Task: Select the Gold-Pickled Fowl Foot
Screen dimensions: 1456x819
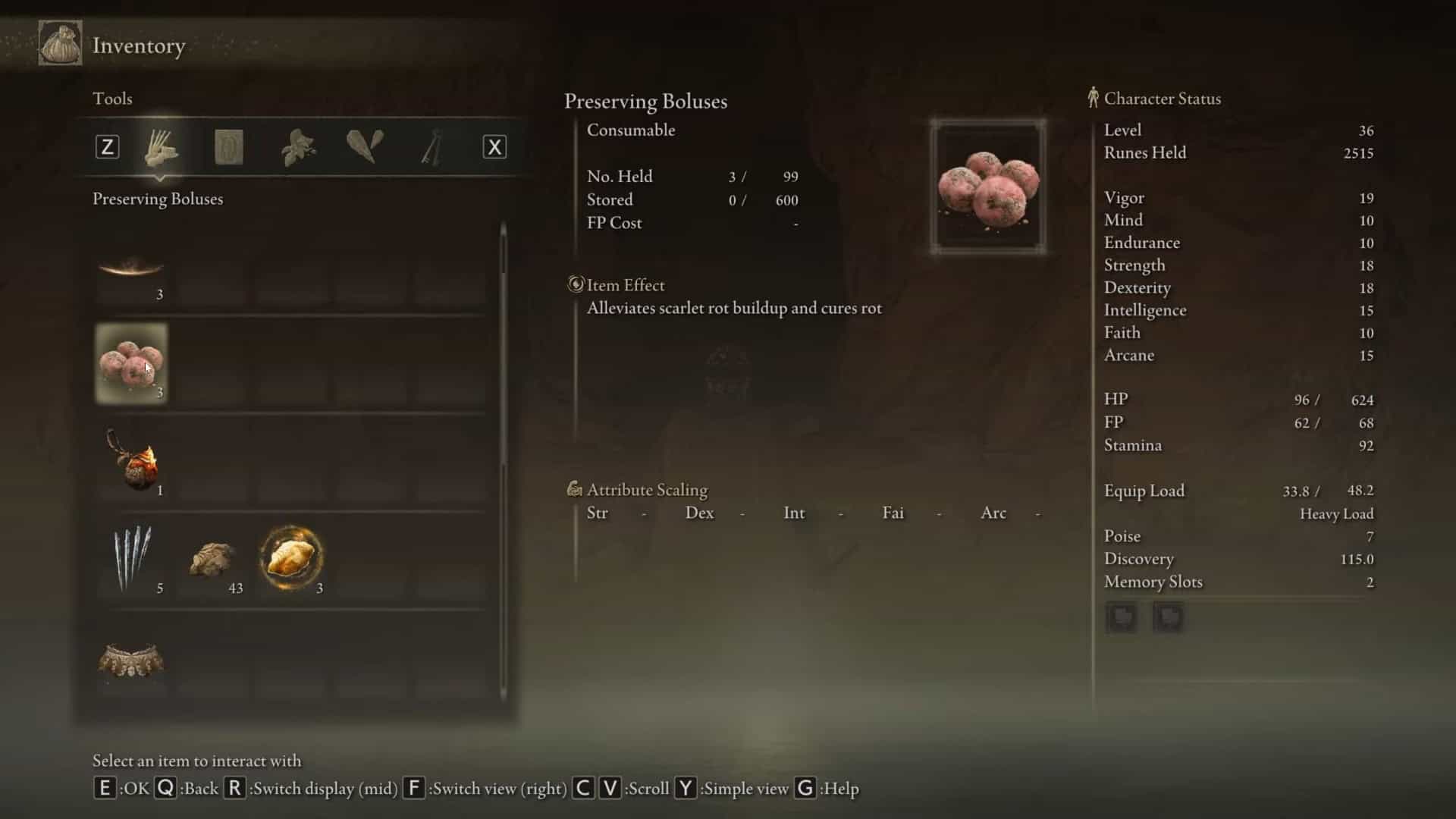Action: tap(292, 559)
